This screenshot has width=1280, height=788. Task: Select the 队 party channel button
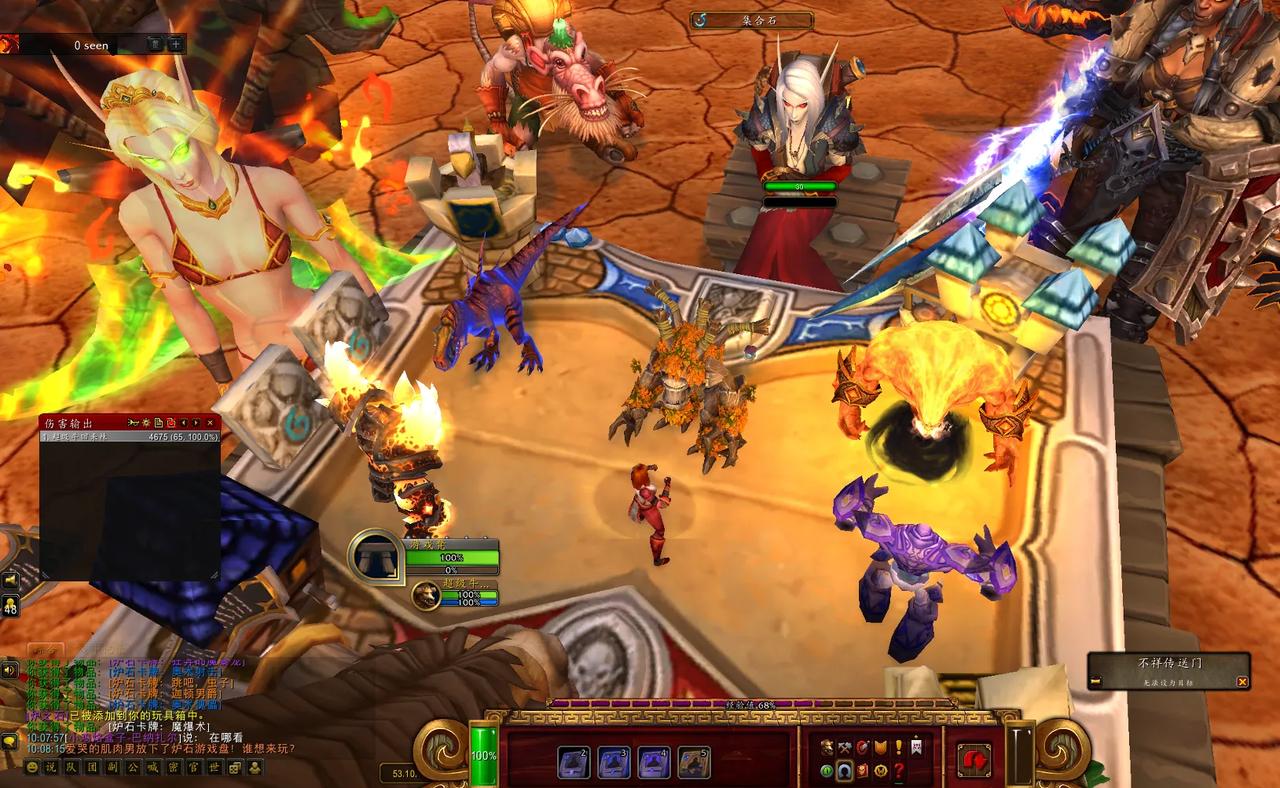(69, 768)
